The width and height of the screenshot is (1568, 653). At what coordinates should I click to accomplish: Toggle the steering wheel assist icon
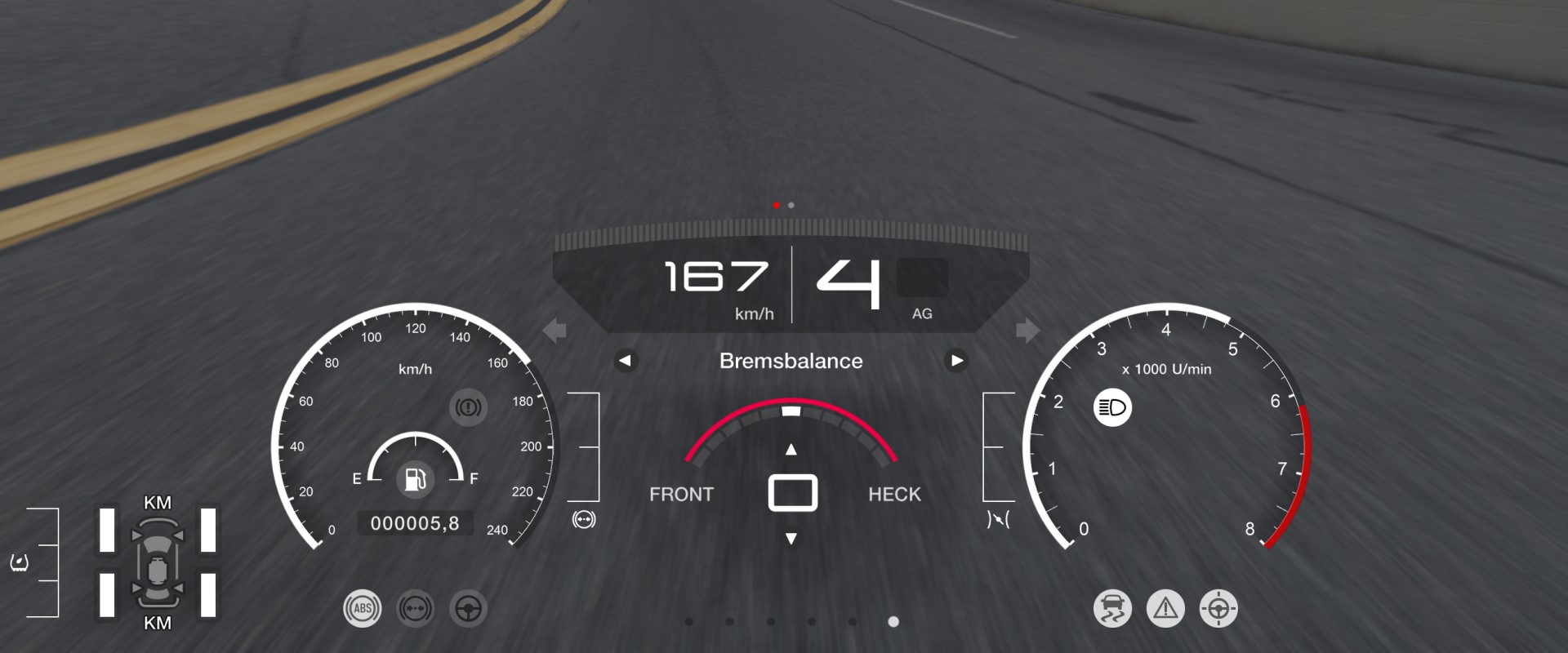point(468,608)
